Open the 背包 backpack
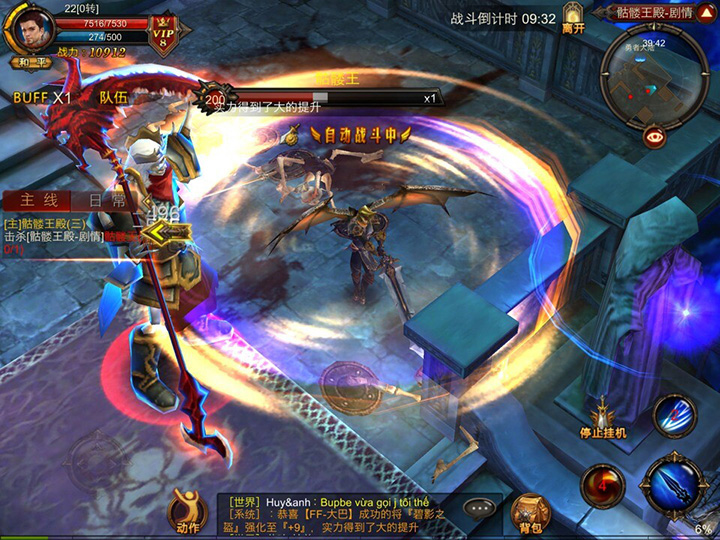 tap(530, 514)
